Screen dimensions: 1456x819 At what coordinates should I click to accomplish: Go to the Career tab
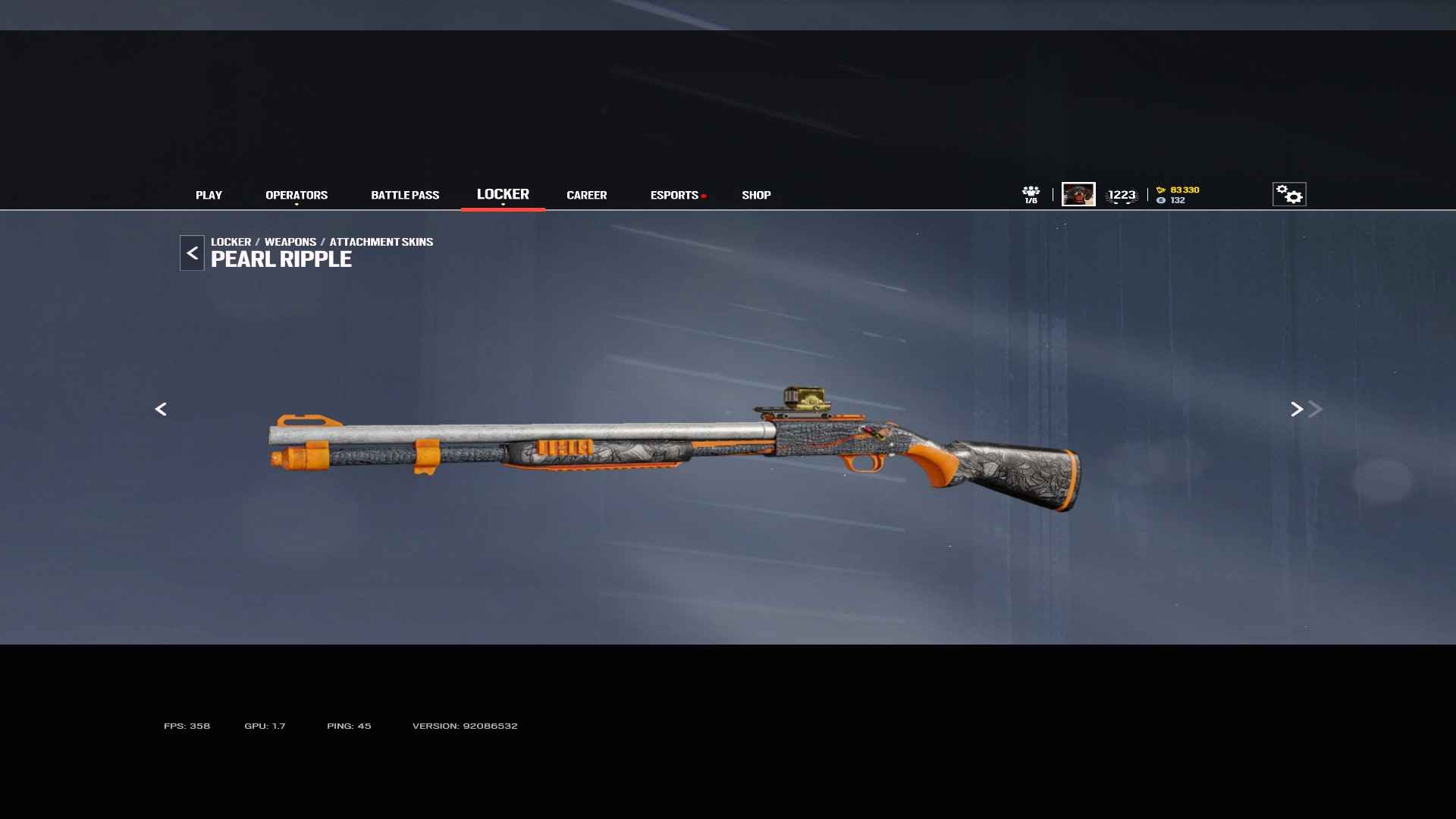[586, 195]
